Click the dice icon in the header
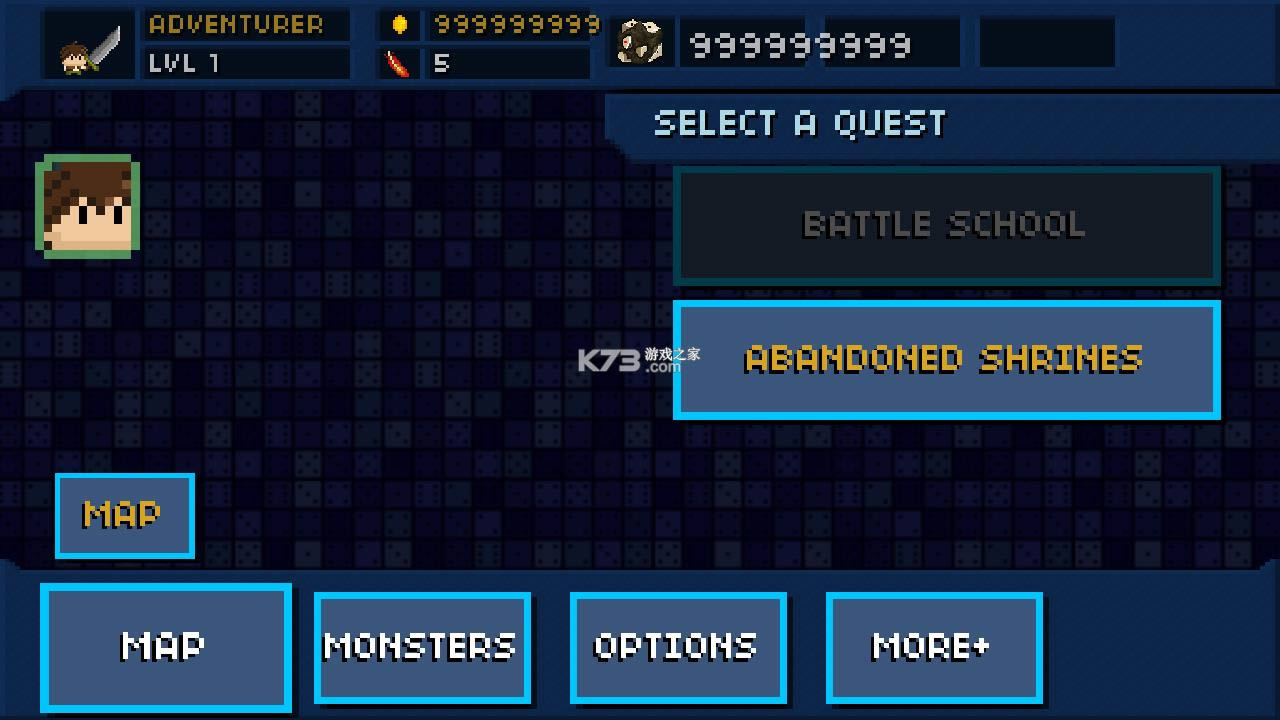The image size is (1280, 720). point(641,41)
